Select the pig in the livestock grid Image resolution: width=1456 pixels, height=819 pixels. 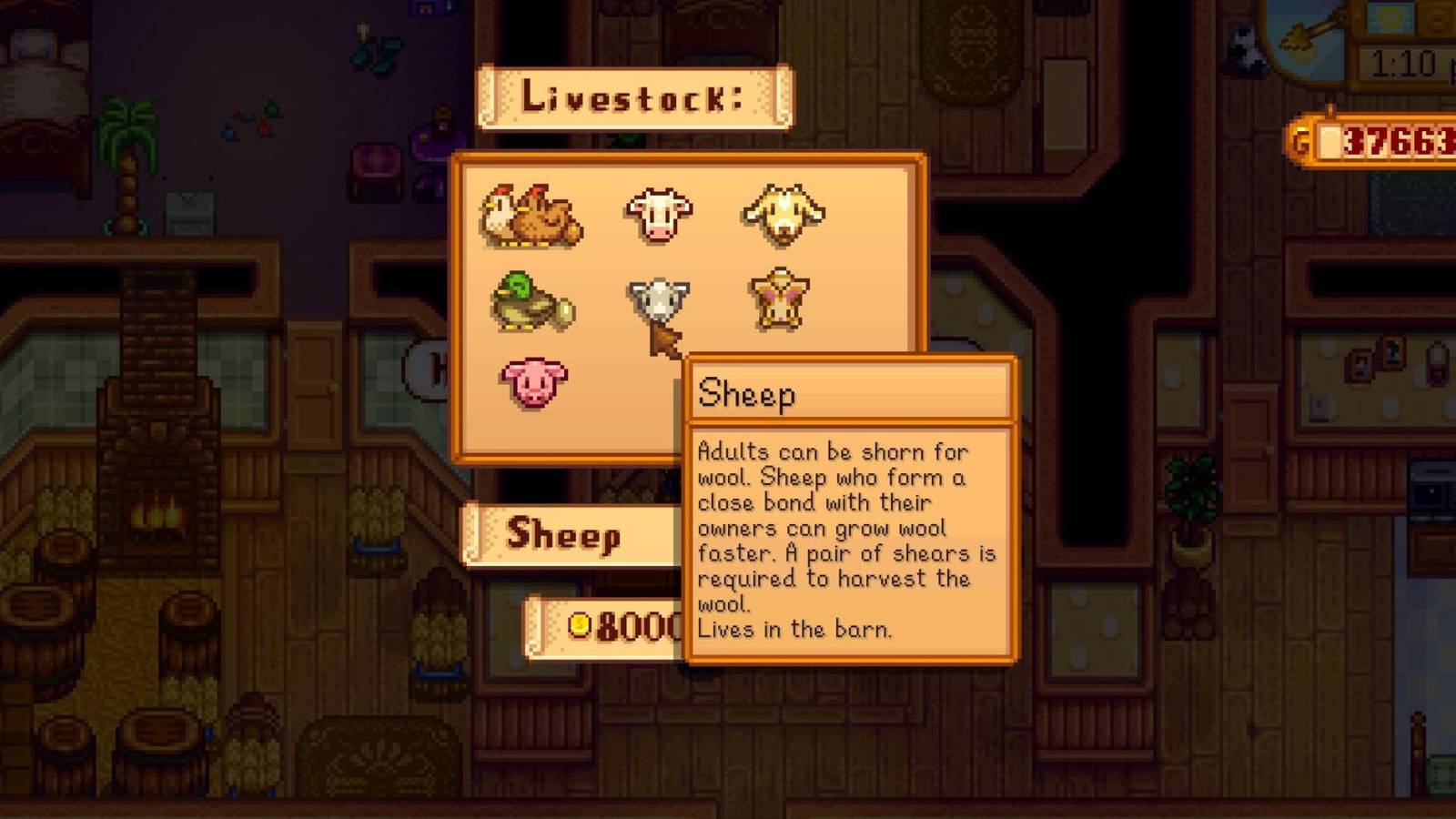[532, 382]
